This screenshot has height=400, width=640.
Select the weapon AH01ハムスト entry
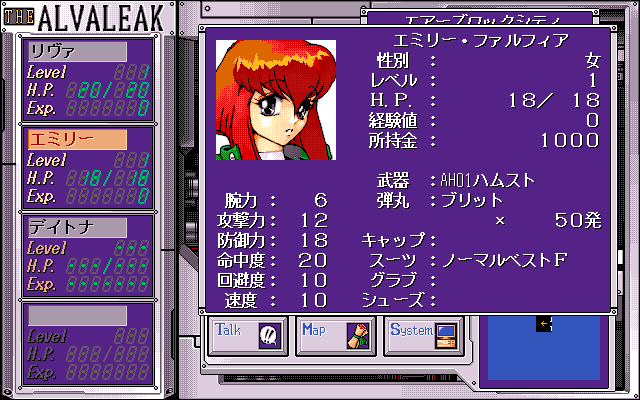coord(488,180)
